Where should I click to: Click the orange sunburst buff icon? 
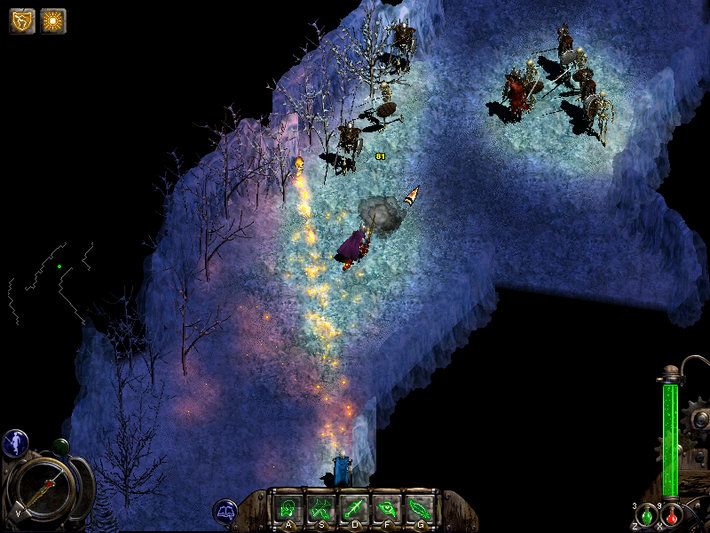coord(52,20)
